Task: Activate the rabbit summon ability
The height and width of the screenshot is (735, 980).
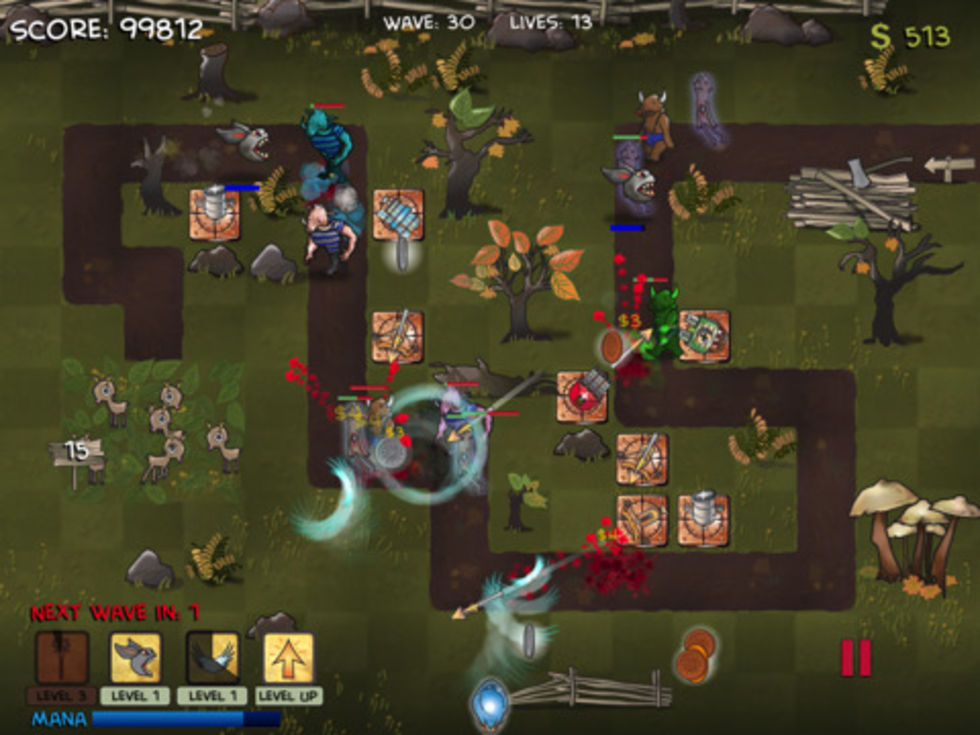Action: tap(136, 658)
